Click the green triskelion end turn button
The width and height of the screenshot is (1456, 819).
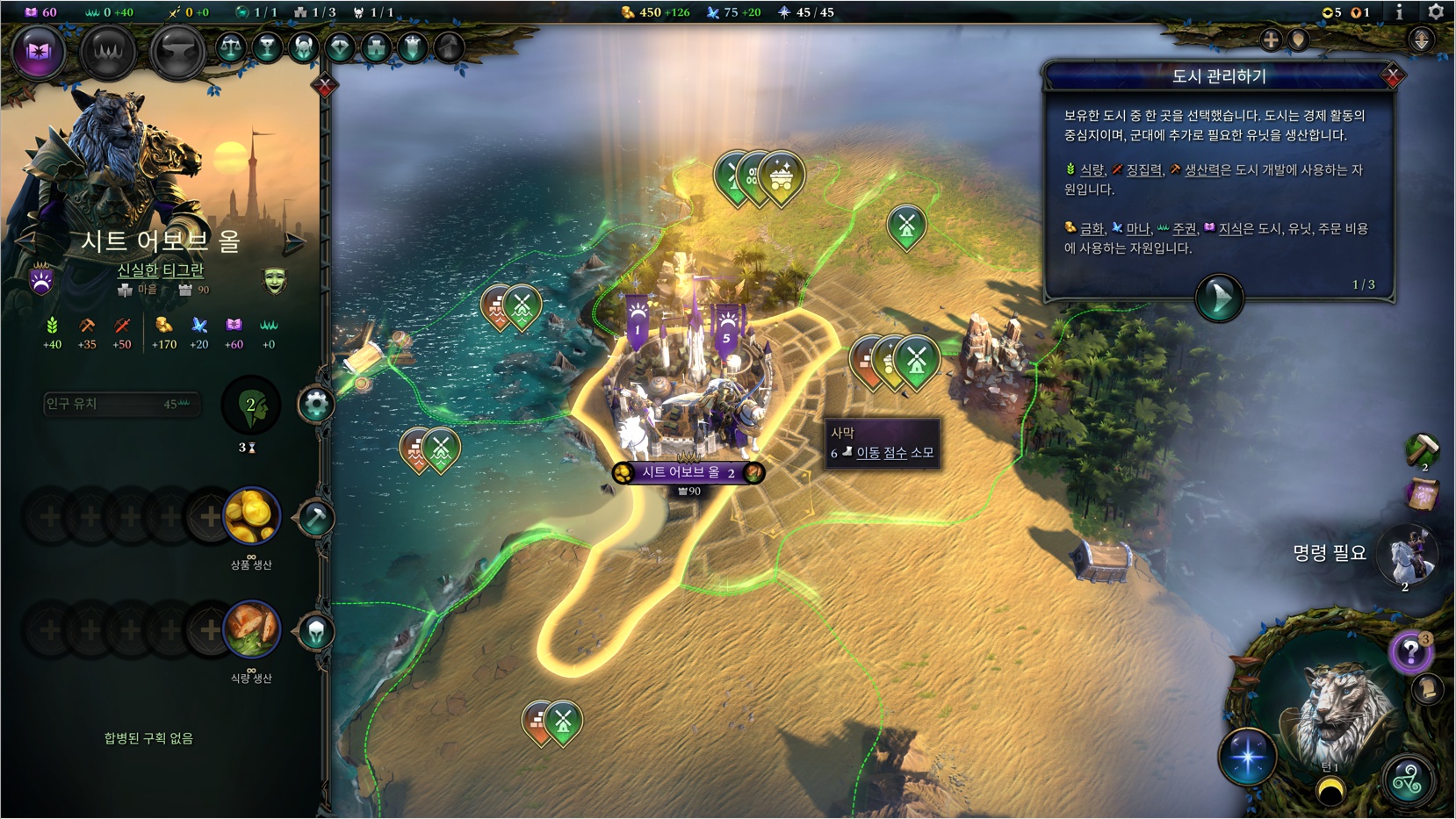click(1407, 779)
